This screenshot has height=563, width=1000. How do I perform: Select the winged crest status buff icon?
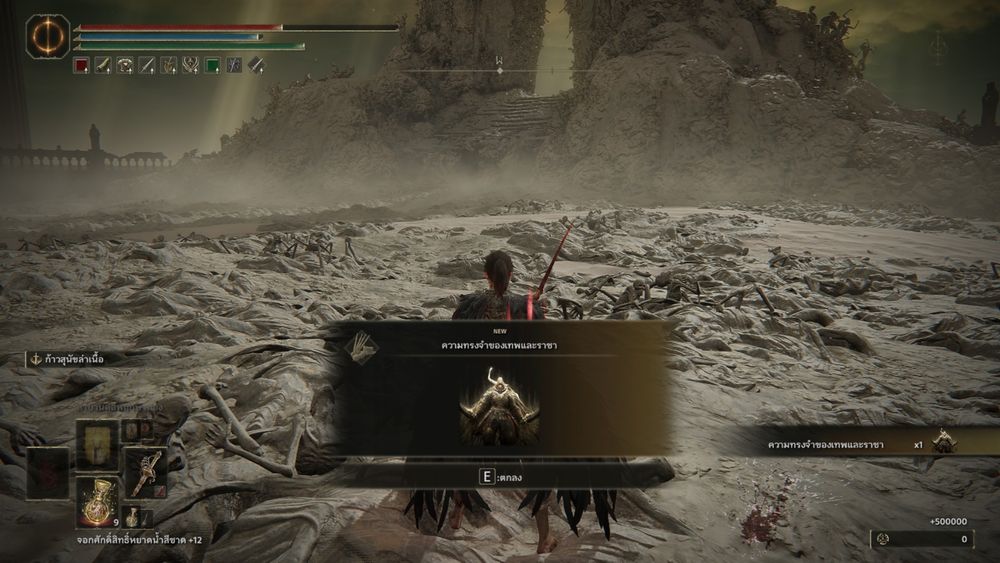190,65
